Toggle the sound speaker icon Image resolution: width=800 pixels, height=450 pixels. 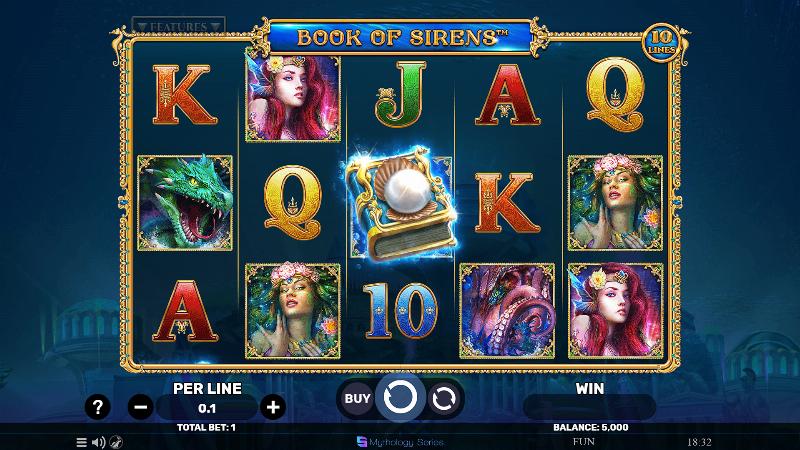(x=98, y=441)
